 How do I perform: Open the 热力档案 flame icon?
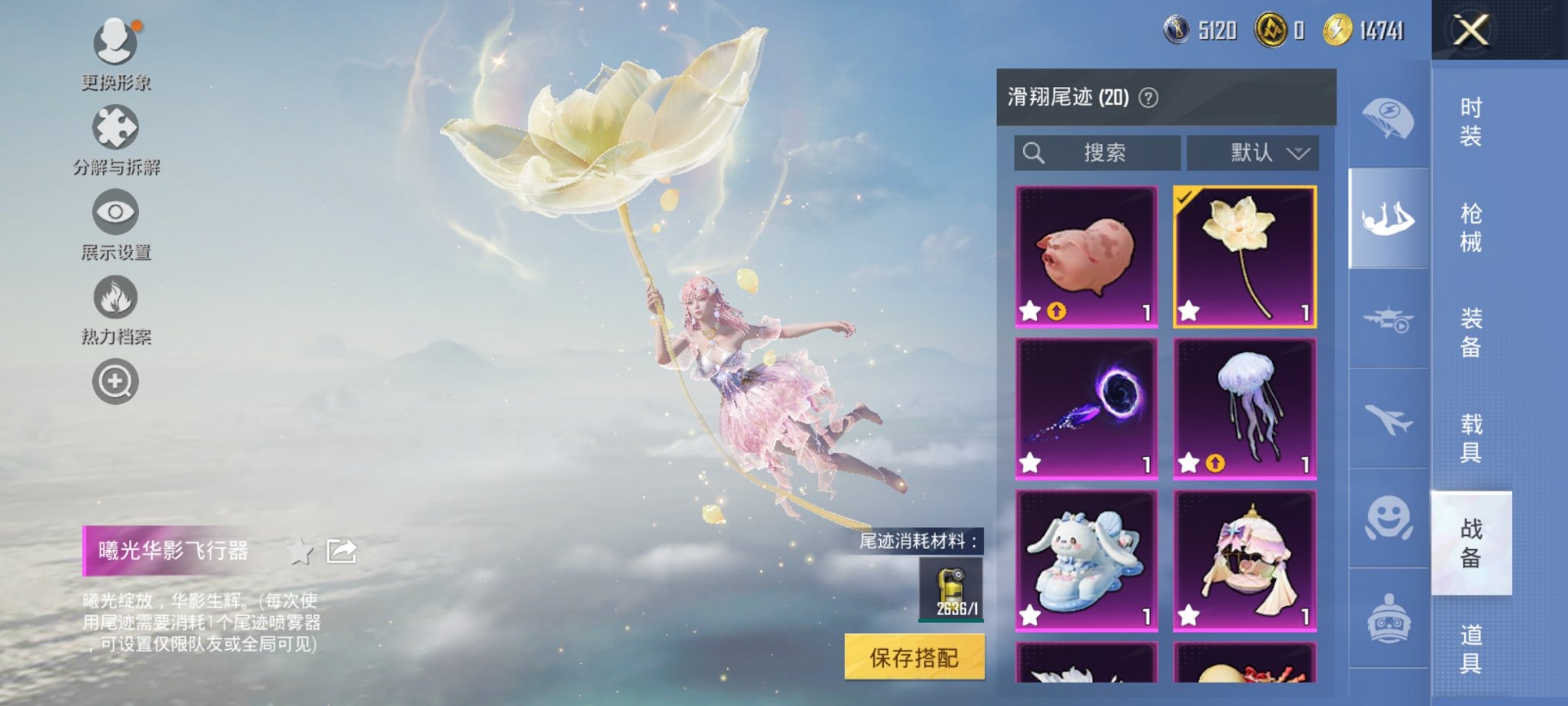[115, 296]
